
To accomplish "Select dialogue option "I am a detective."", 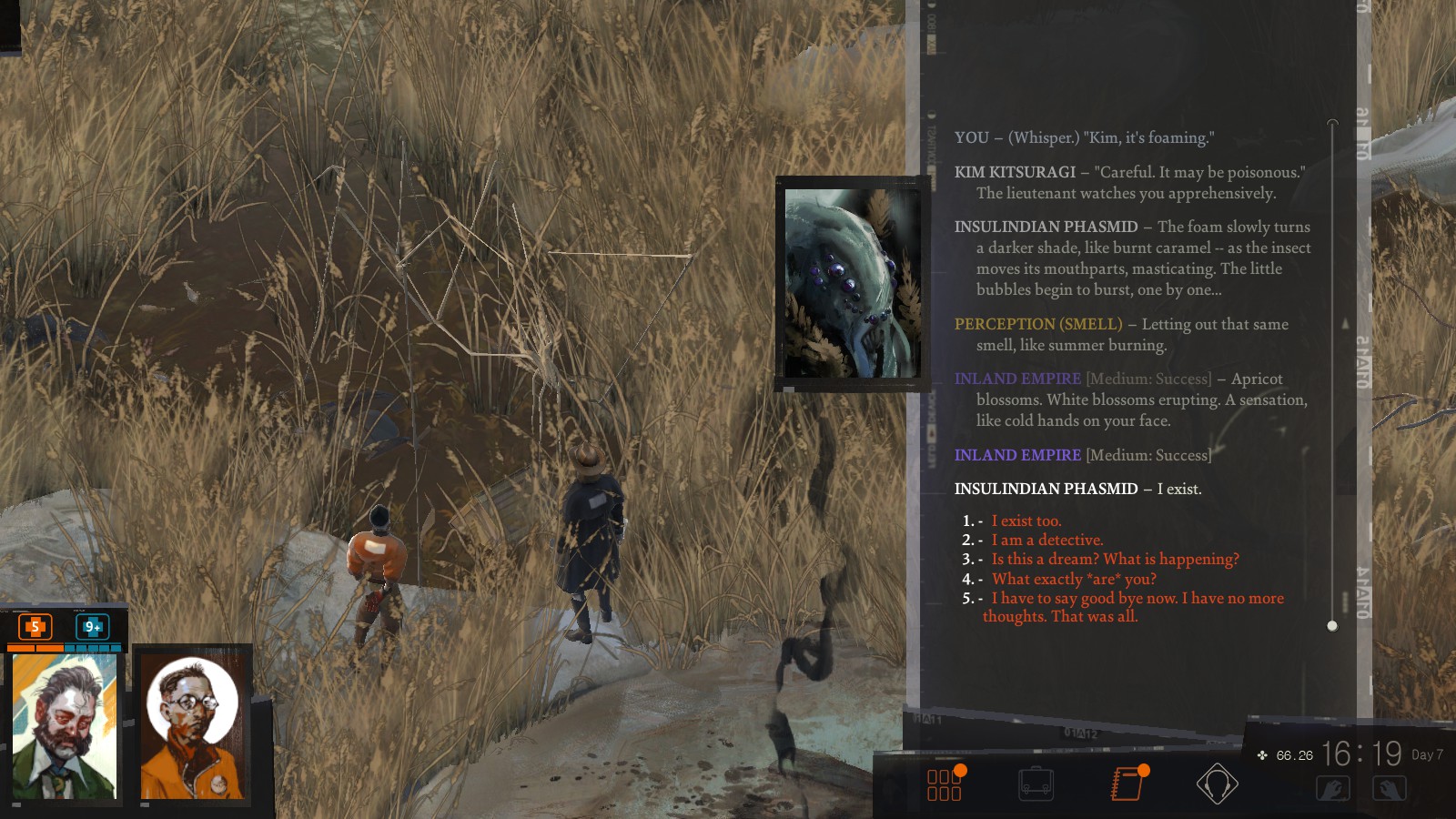I will pos(1046,540).
